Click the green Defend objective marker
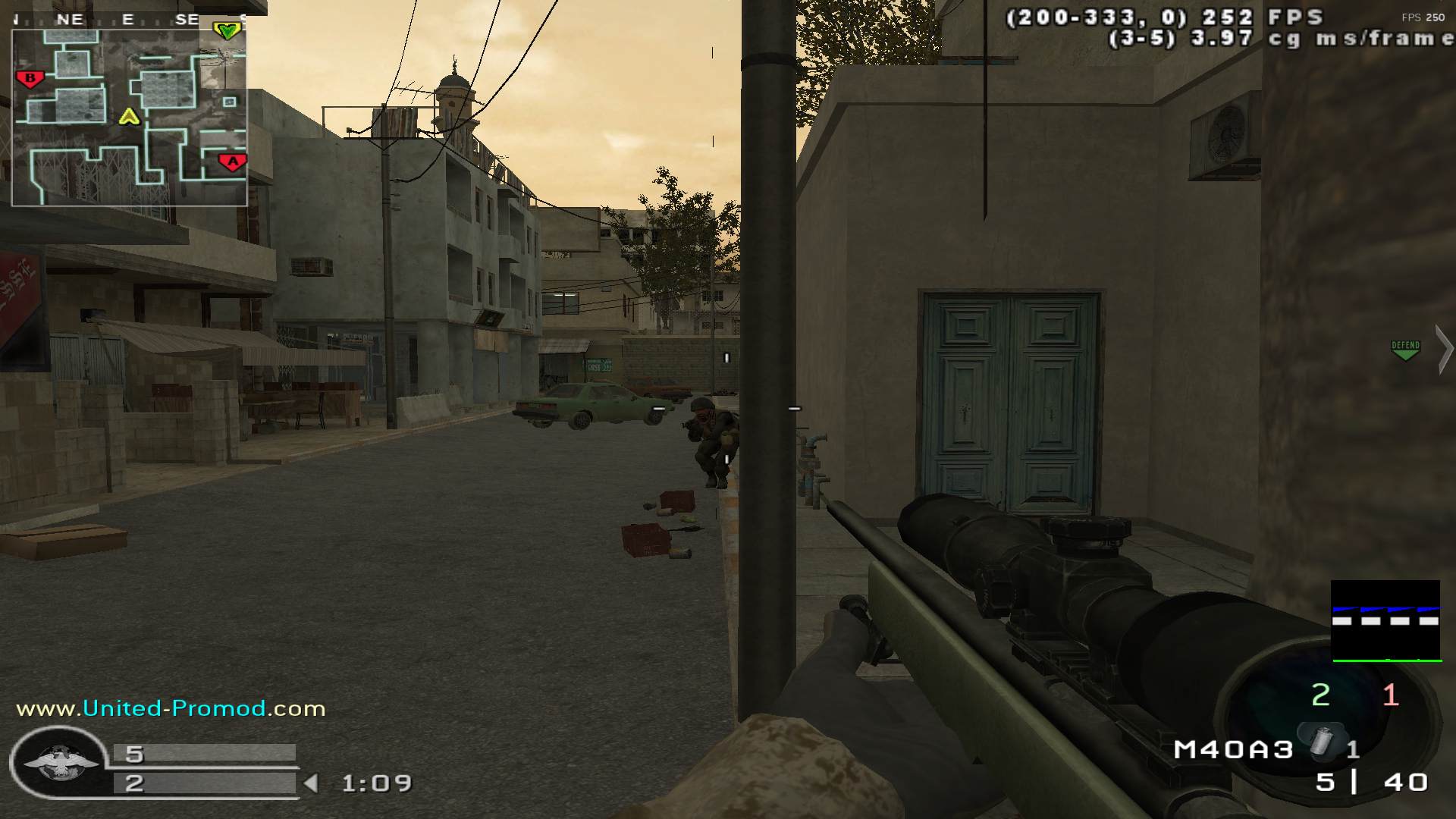Screen dimensions: 1456x819 (1405, 350)
